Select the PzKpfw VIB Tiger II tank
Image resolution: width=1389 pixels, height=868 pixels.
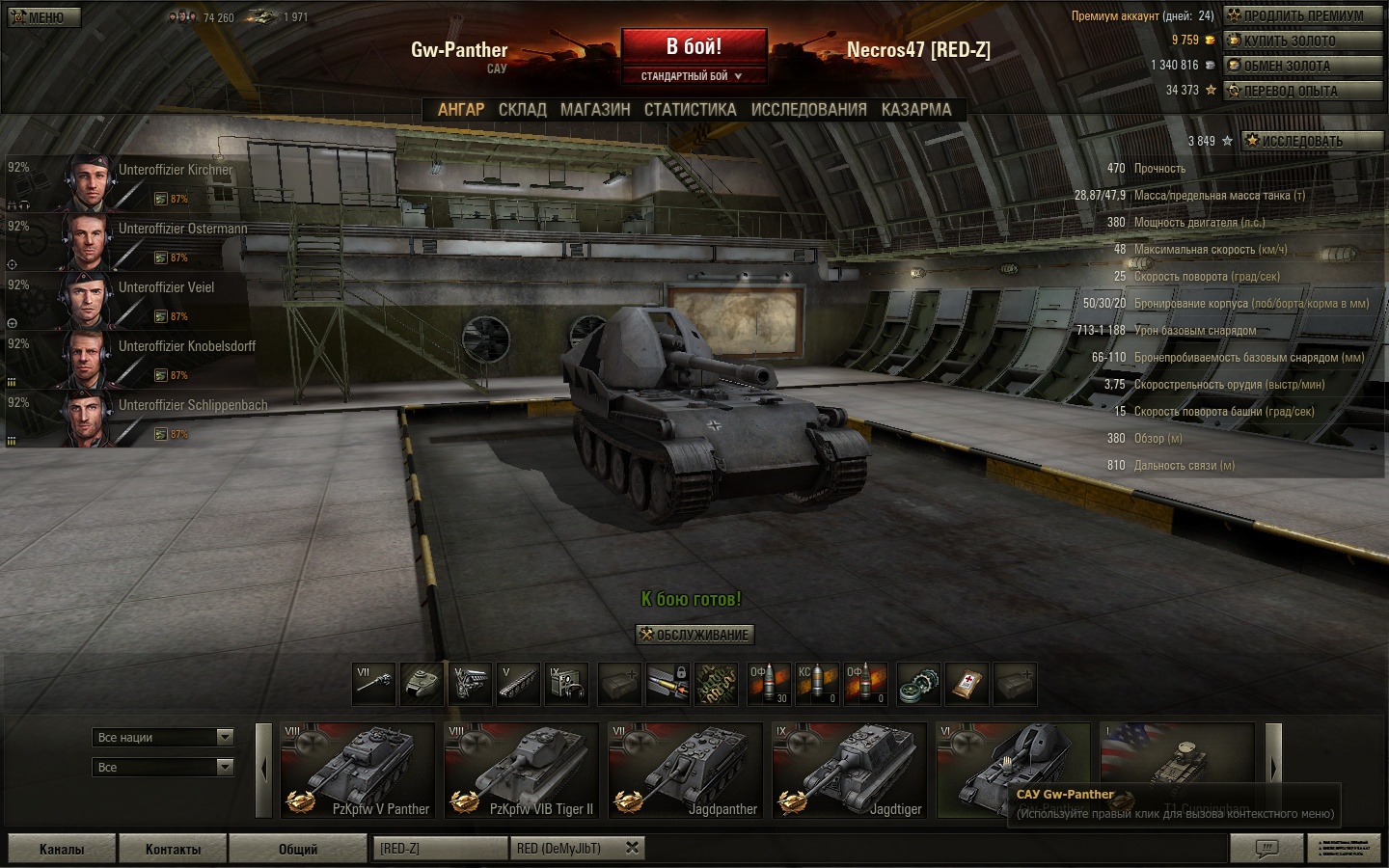521,771
